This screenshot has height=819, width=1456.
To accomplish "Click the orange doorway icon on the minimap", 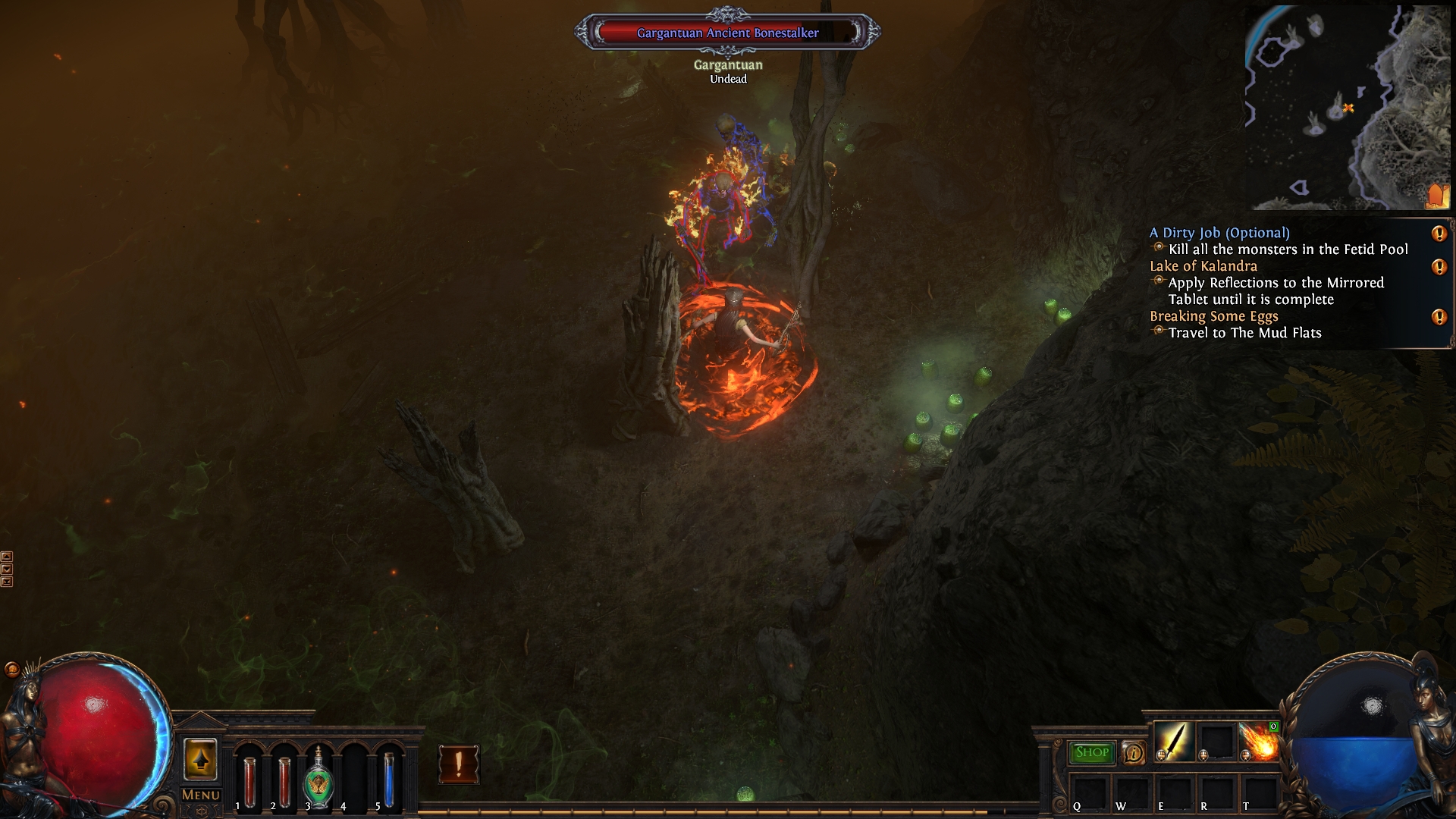I will [x=1436, y=196].
